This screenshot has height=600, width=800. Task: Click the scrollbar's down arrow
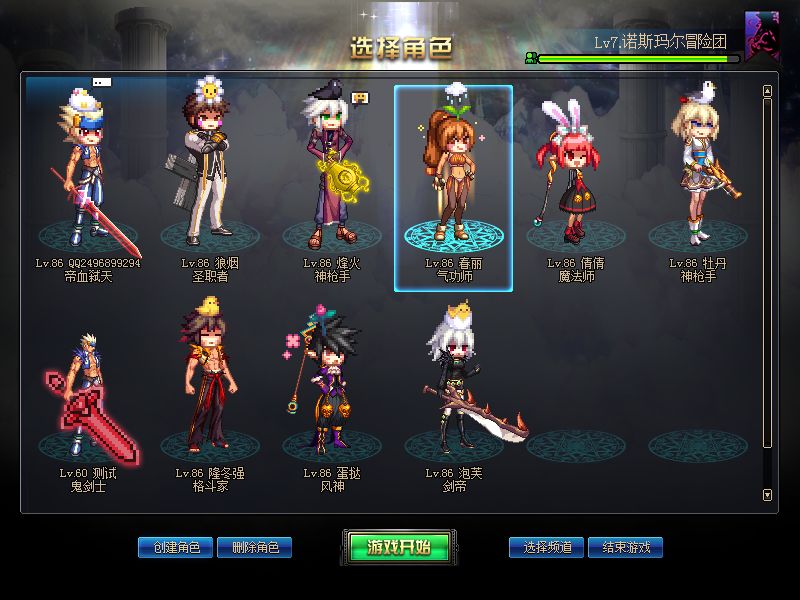coord(767,495)
